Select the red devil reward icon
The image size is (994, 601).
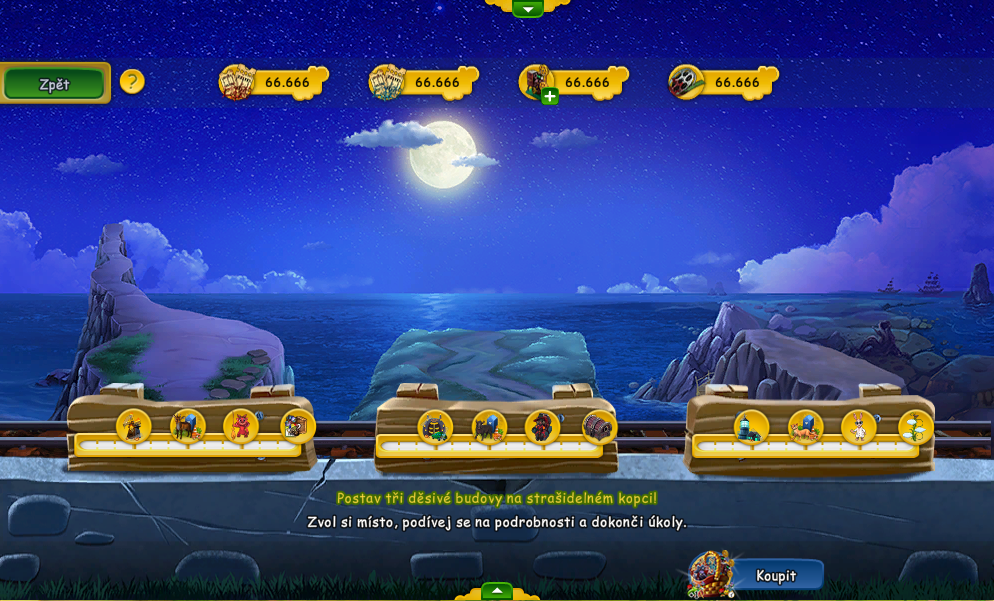click(x=241, y=427)
